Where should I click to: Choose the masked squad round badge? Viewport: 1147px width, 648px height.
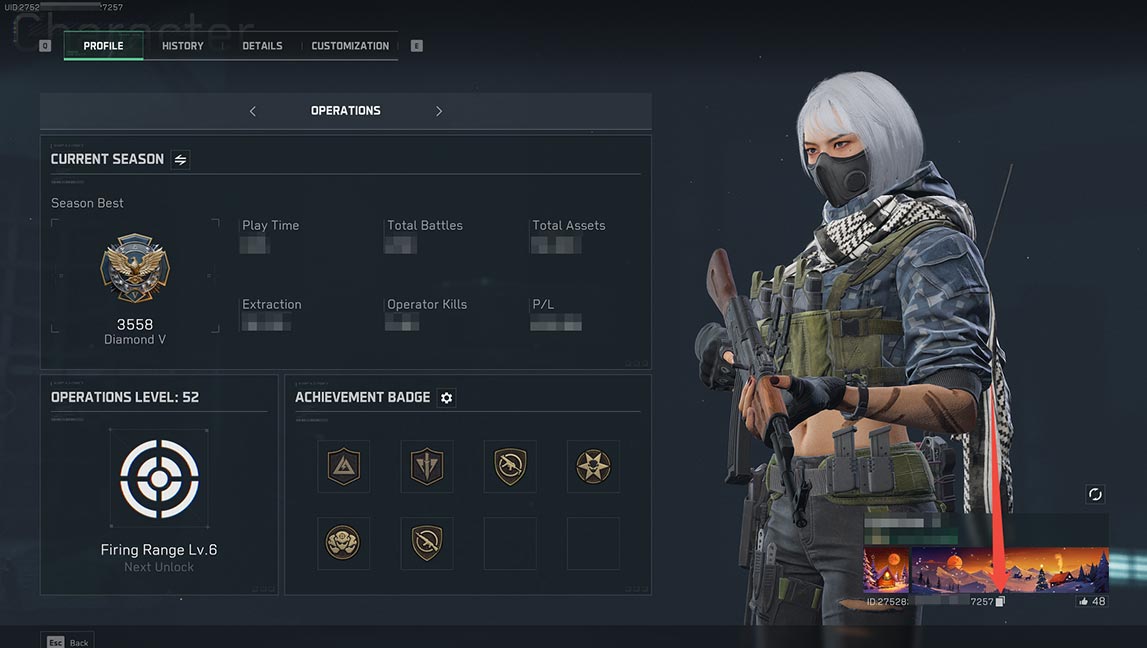[343, 543]
